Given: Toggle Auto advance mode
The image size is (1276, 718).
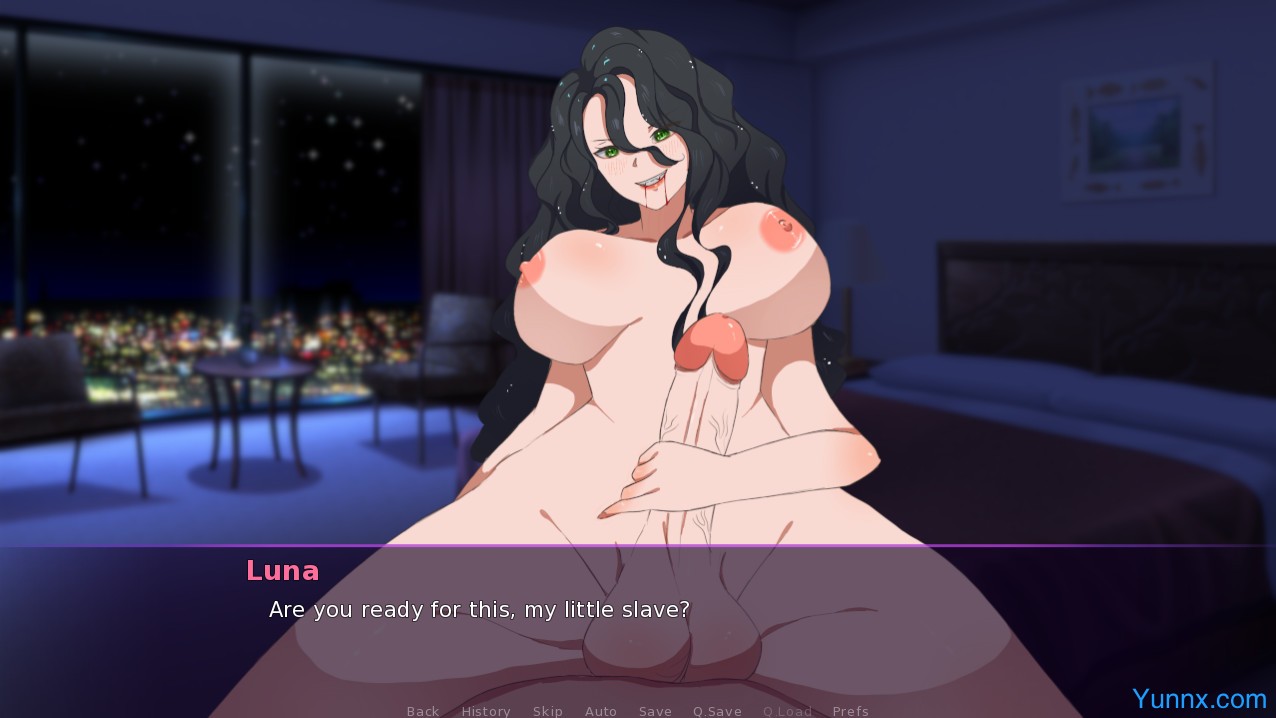Looking at the screenshot, I should click(x=601, y=711).
